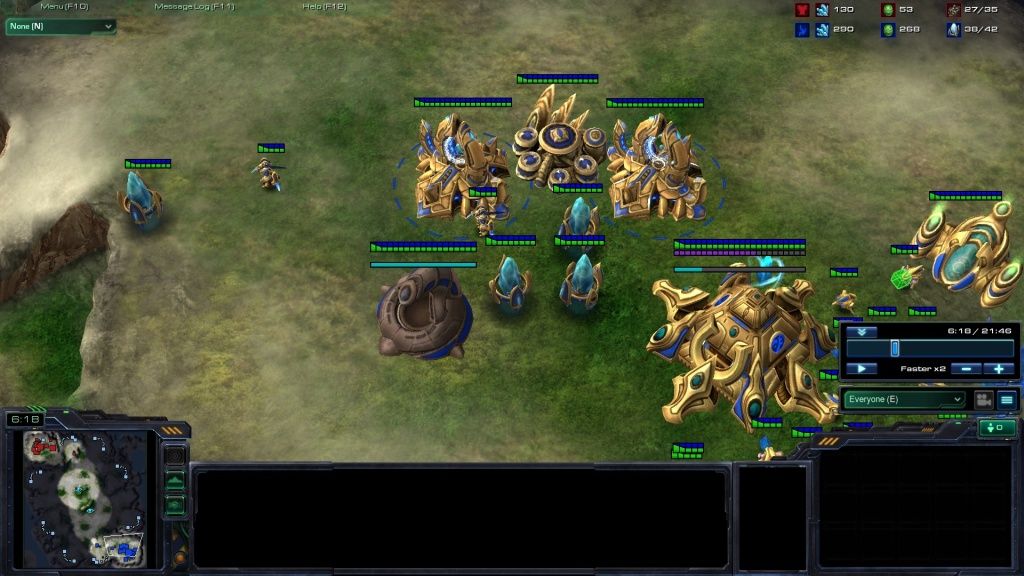
Task: Open the replay options list button
Action: click(x=1007, y=400)
